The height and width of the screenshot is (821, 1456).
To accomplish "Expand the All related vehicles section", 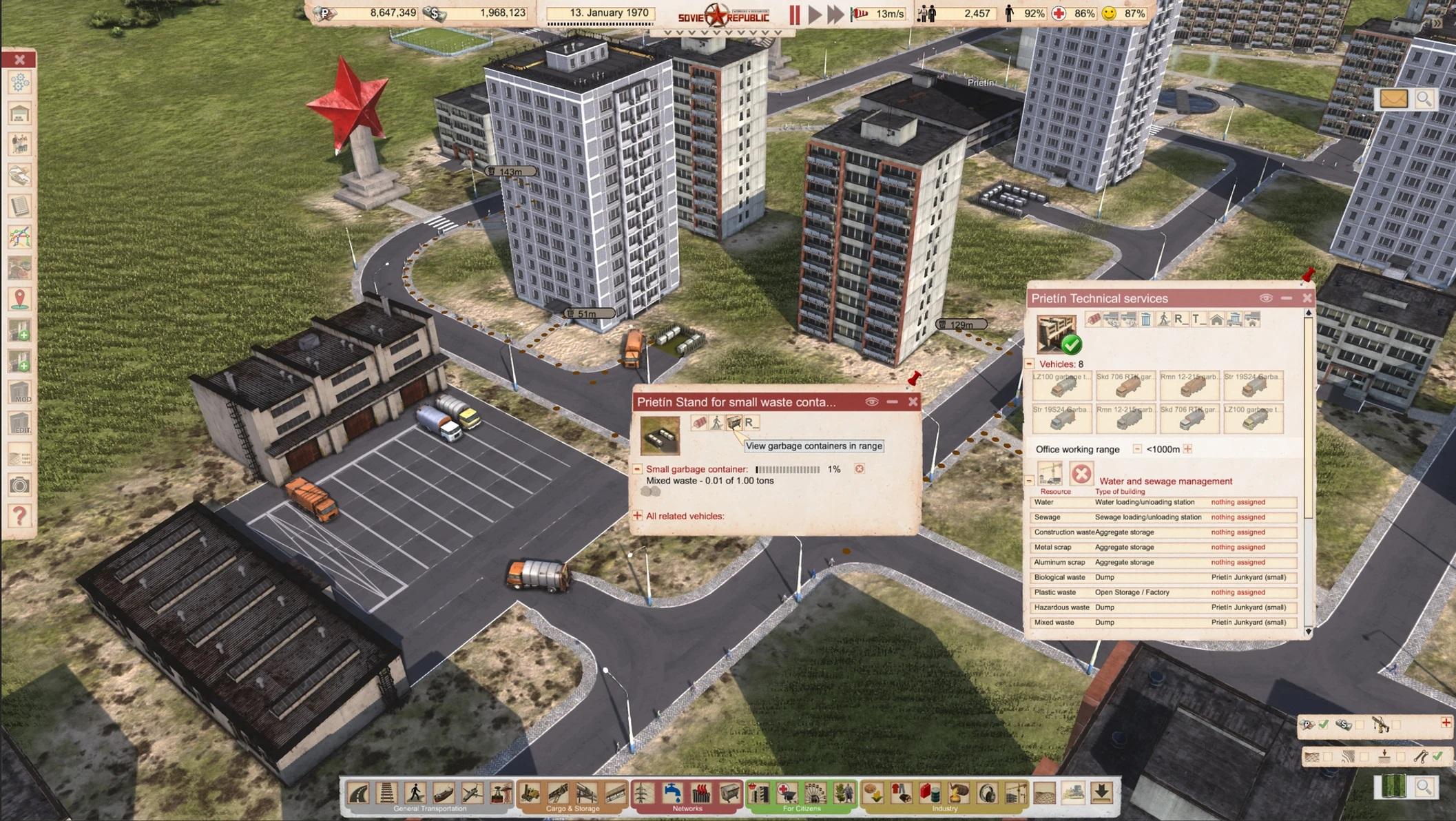I will coord(637,516).
